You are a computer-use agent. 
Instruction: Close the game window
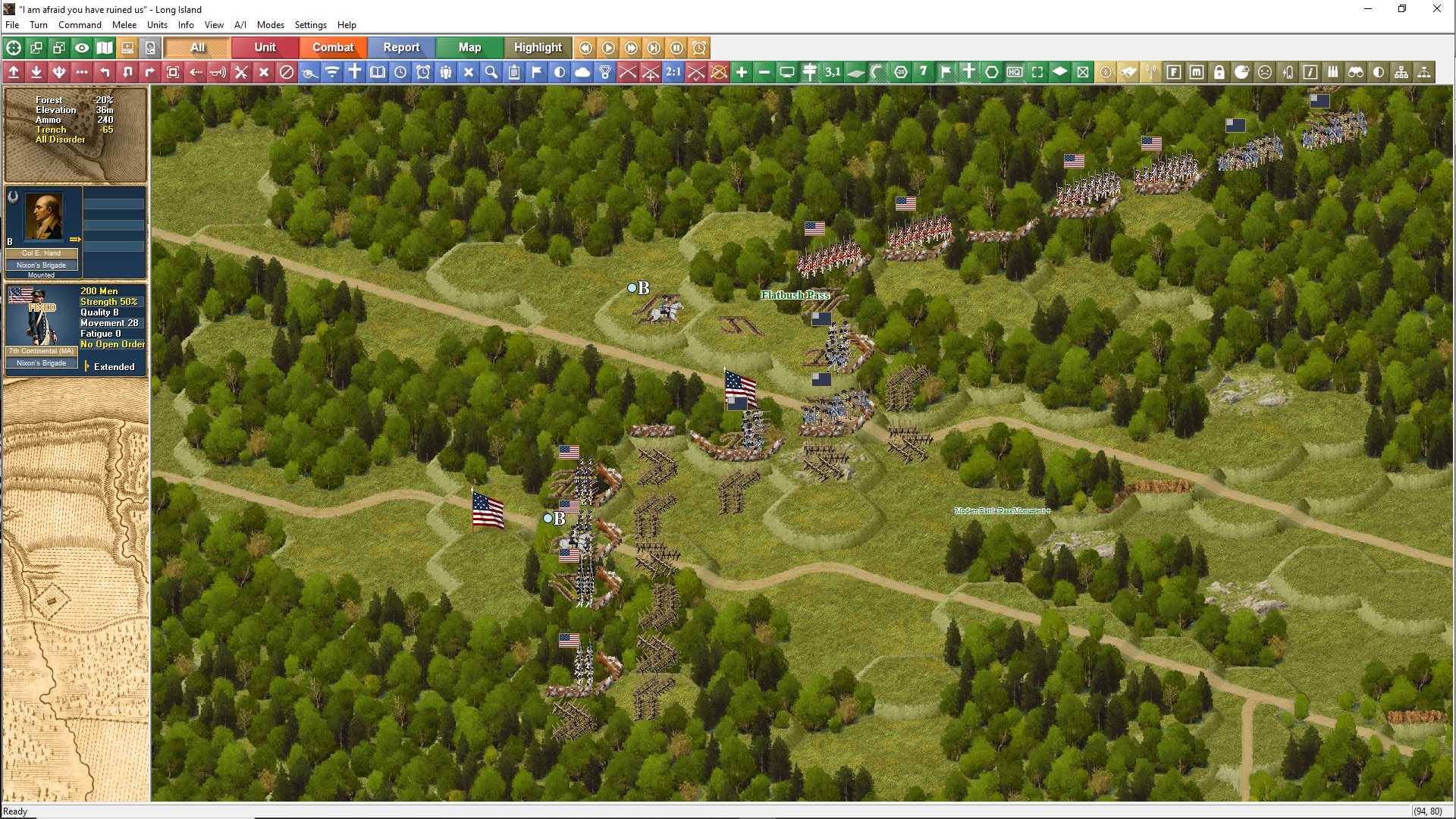point(1436,9)
